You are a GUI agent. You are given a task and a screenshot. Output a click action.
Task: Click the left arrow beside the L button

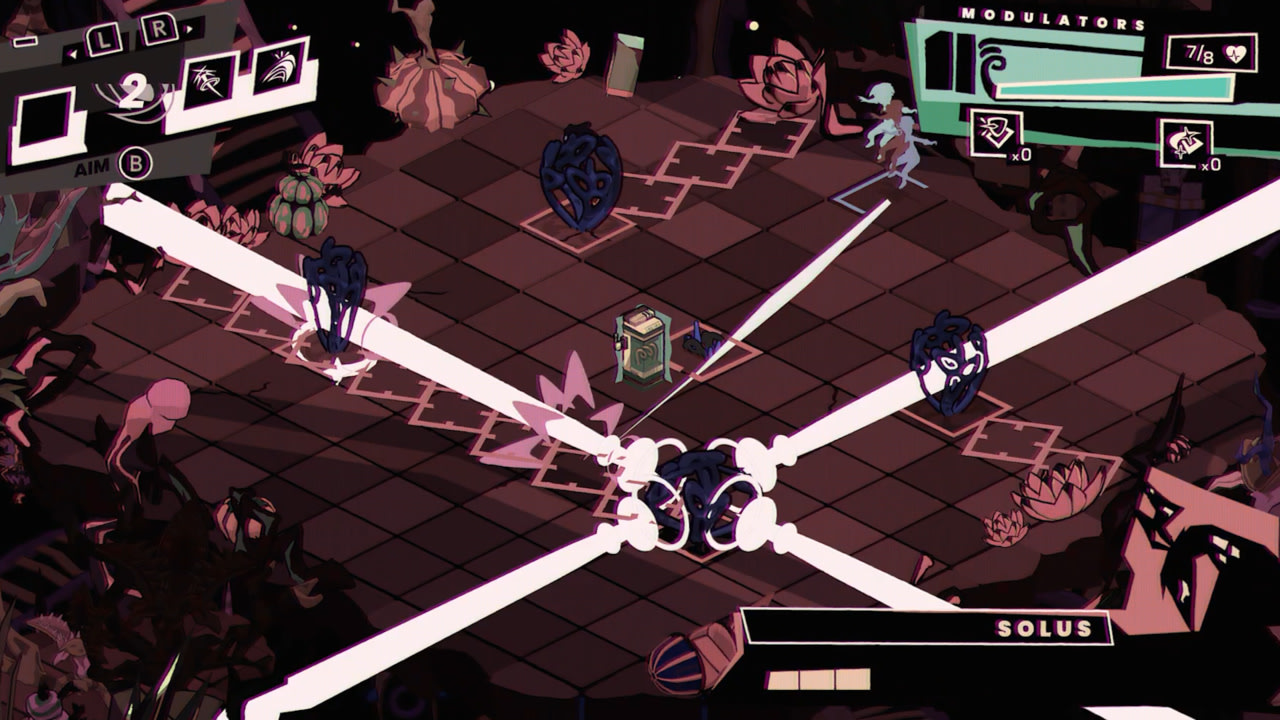73,54
